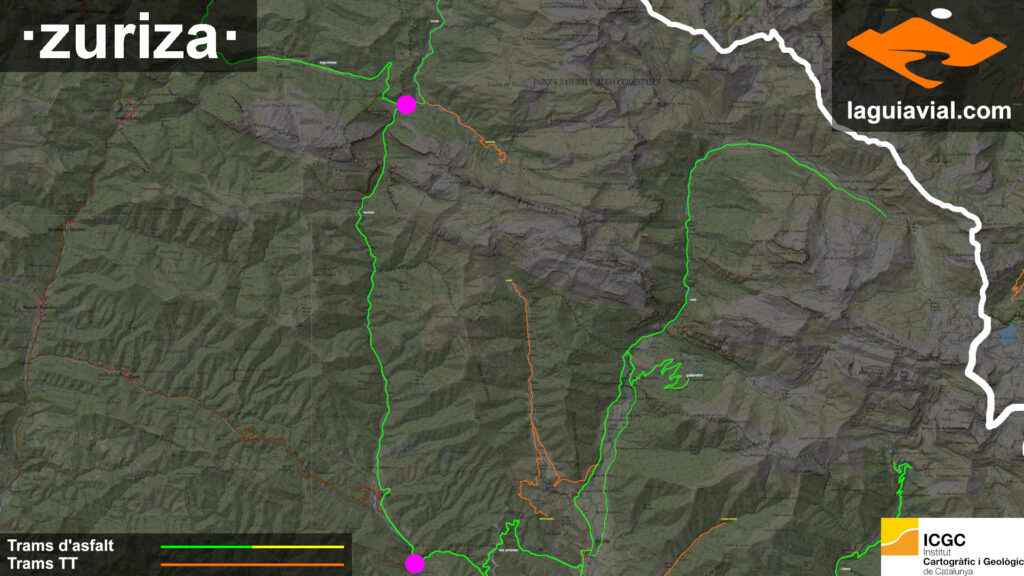Viewport: 1024px width, 576px height.
Task: Select the southern magenta route marker
Action: [414, 563]
